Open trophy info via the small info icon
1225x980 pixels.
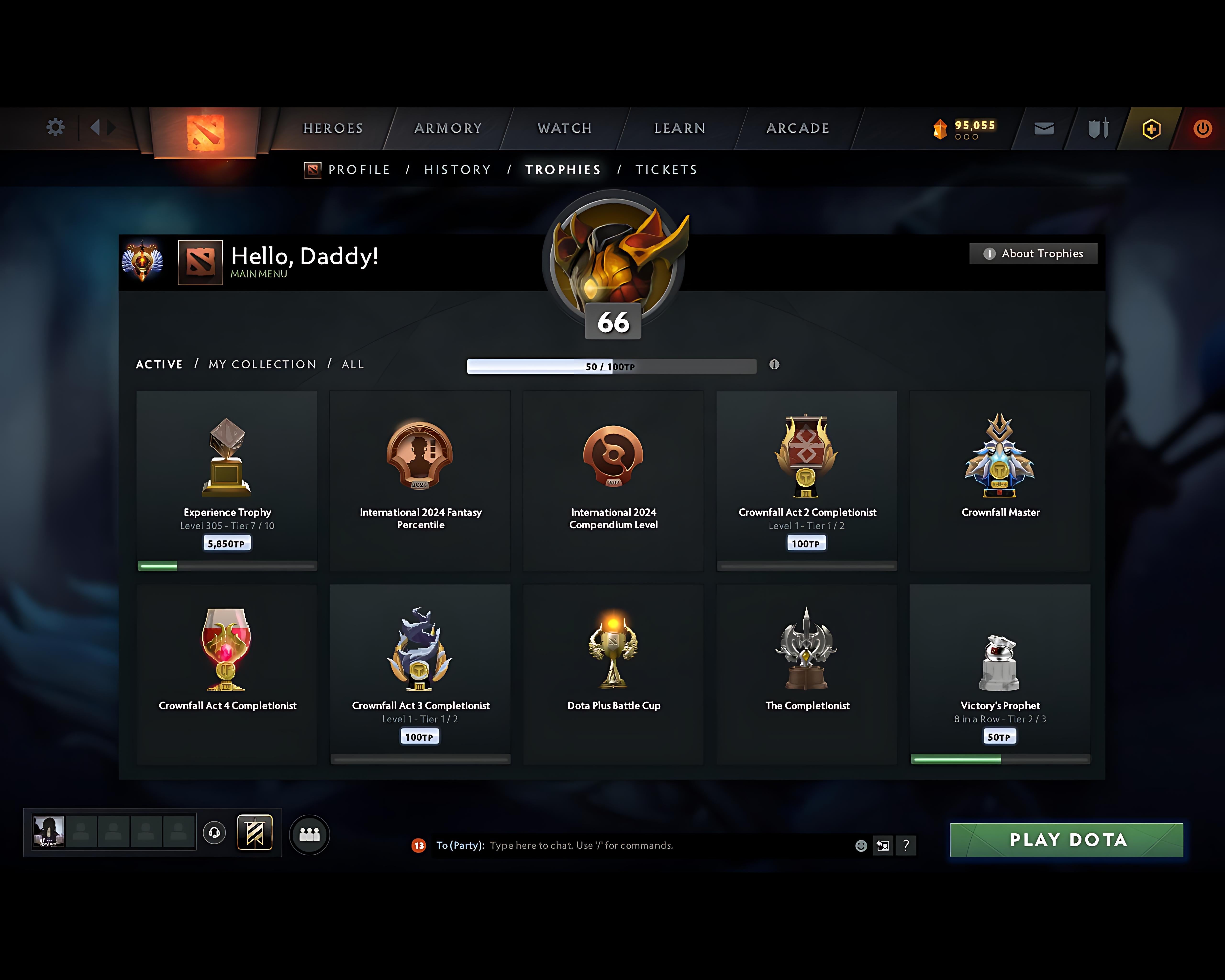(775, 366)
